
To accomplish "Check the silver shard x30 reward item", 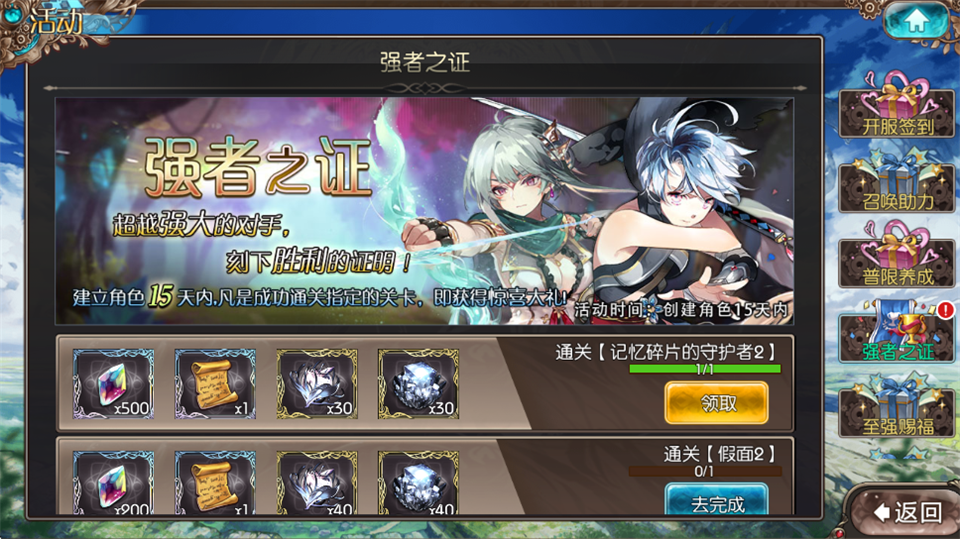I will pyautogui.click(x=317, y=384).
